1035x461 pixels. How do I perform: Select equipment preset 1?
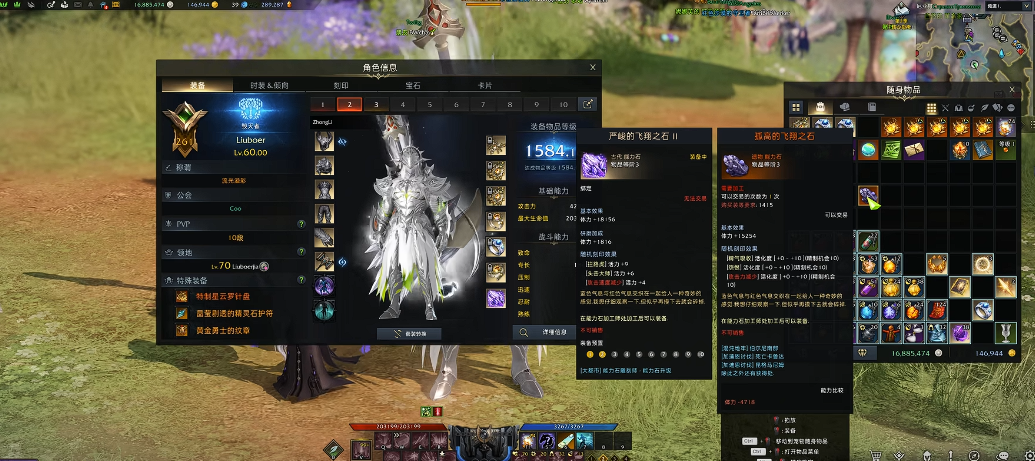(322, 104)
